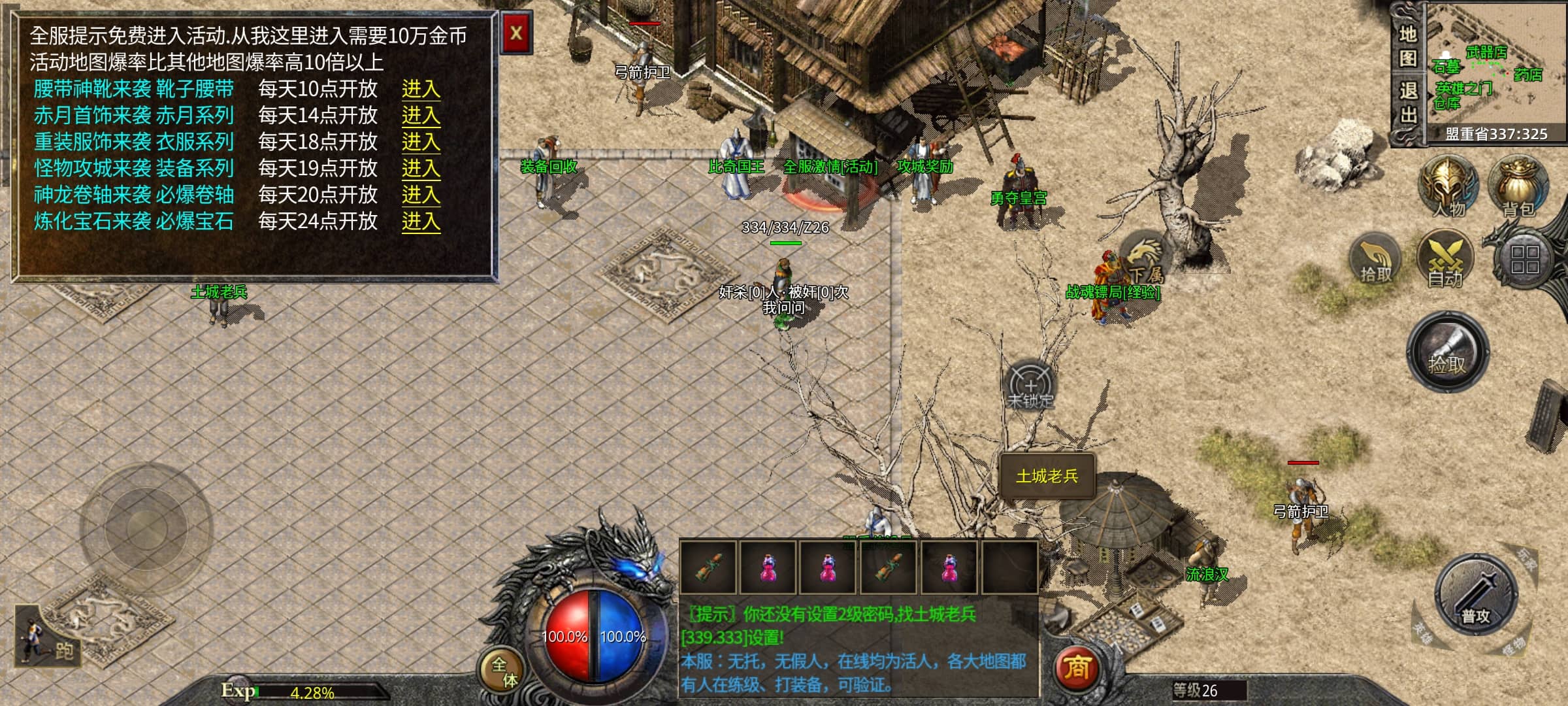Viewport: 1568px width, 706px height.
Task: Open the 地图 map button
Action: pyautogui.click(x=1407, y=46)
